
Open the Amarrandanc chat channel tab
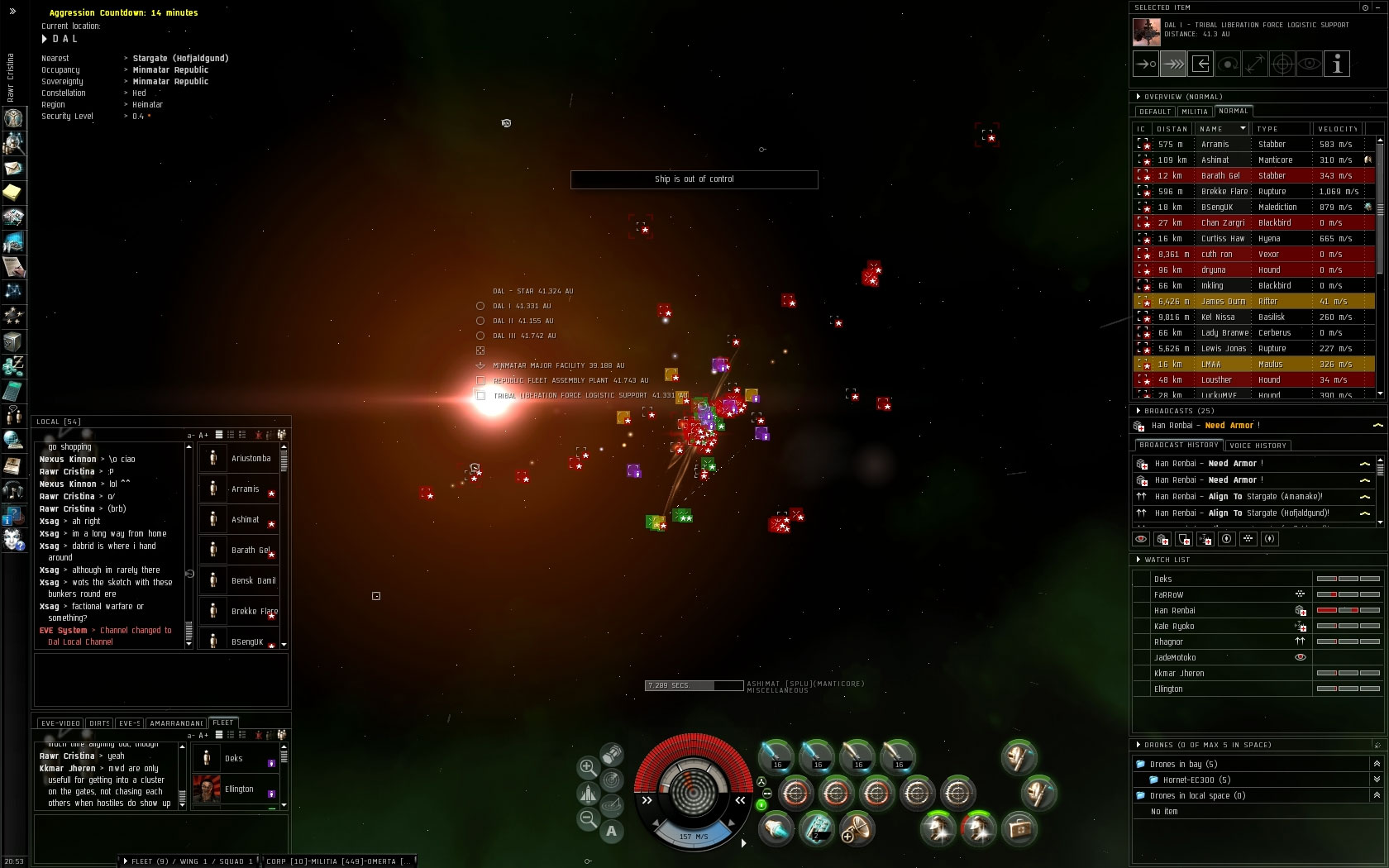point(176,723)
